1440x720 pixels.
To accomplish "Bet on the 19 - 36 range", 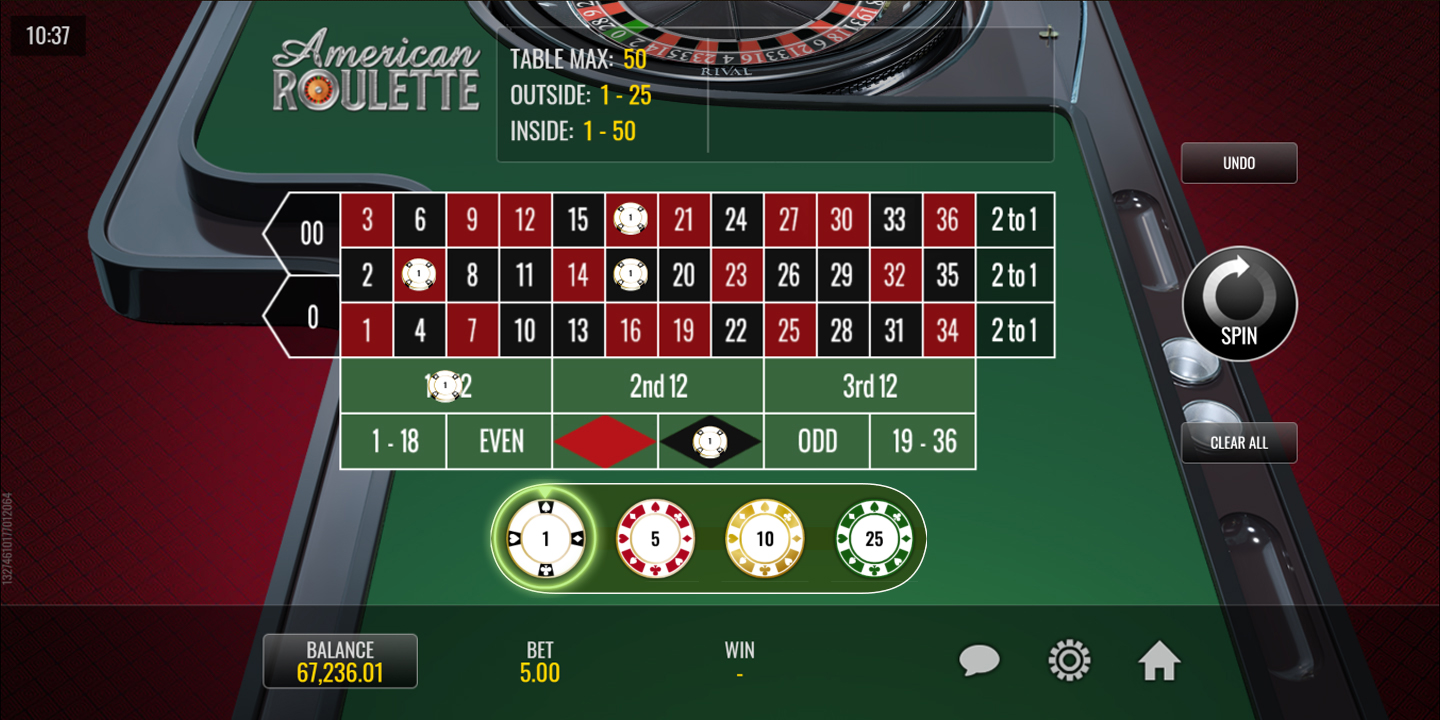I will tap(922, 441).
